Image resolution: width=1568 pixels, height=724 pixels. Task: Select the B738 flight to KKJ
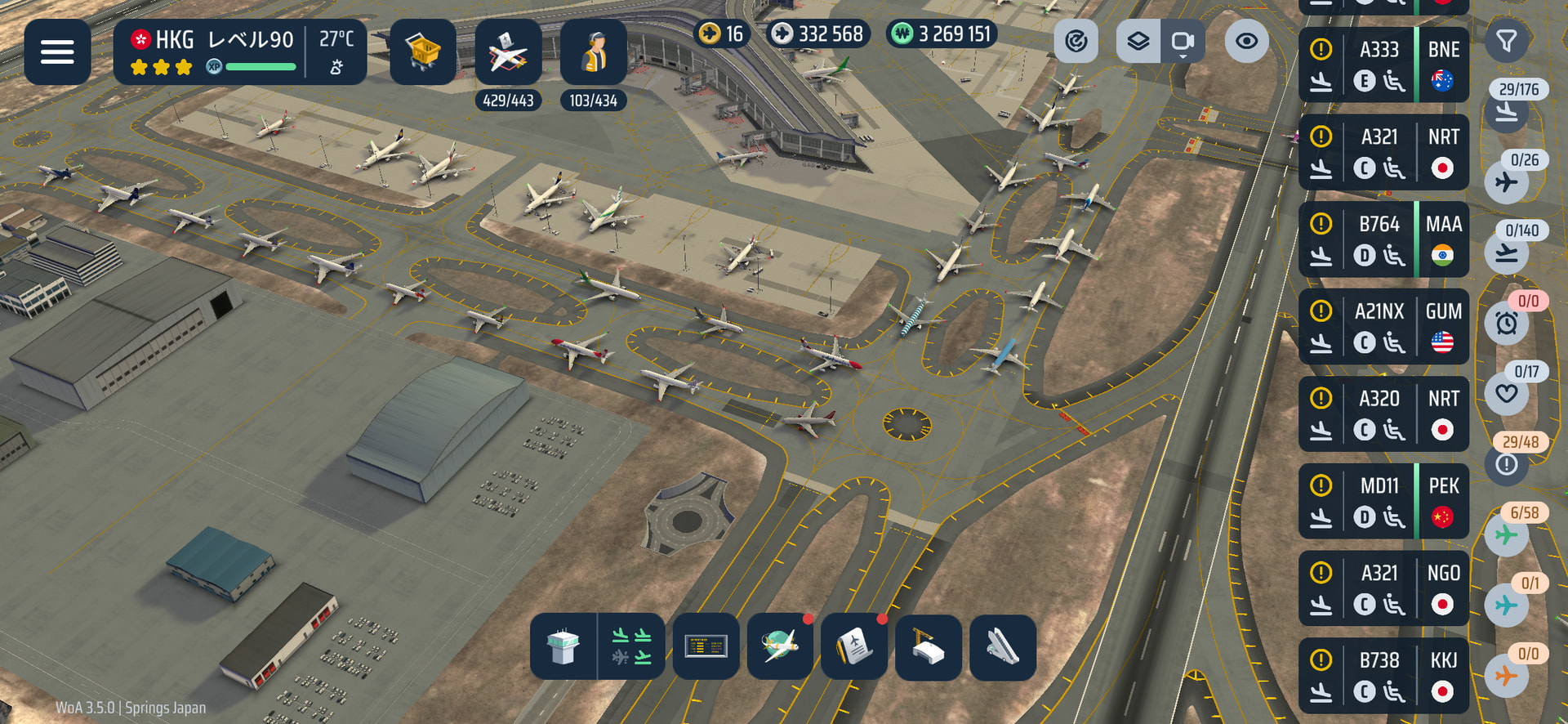1383,676
